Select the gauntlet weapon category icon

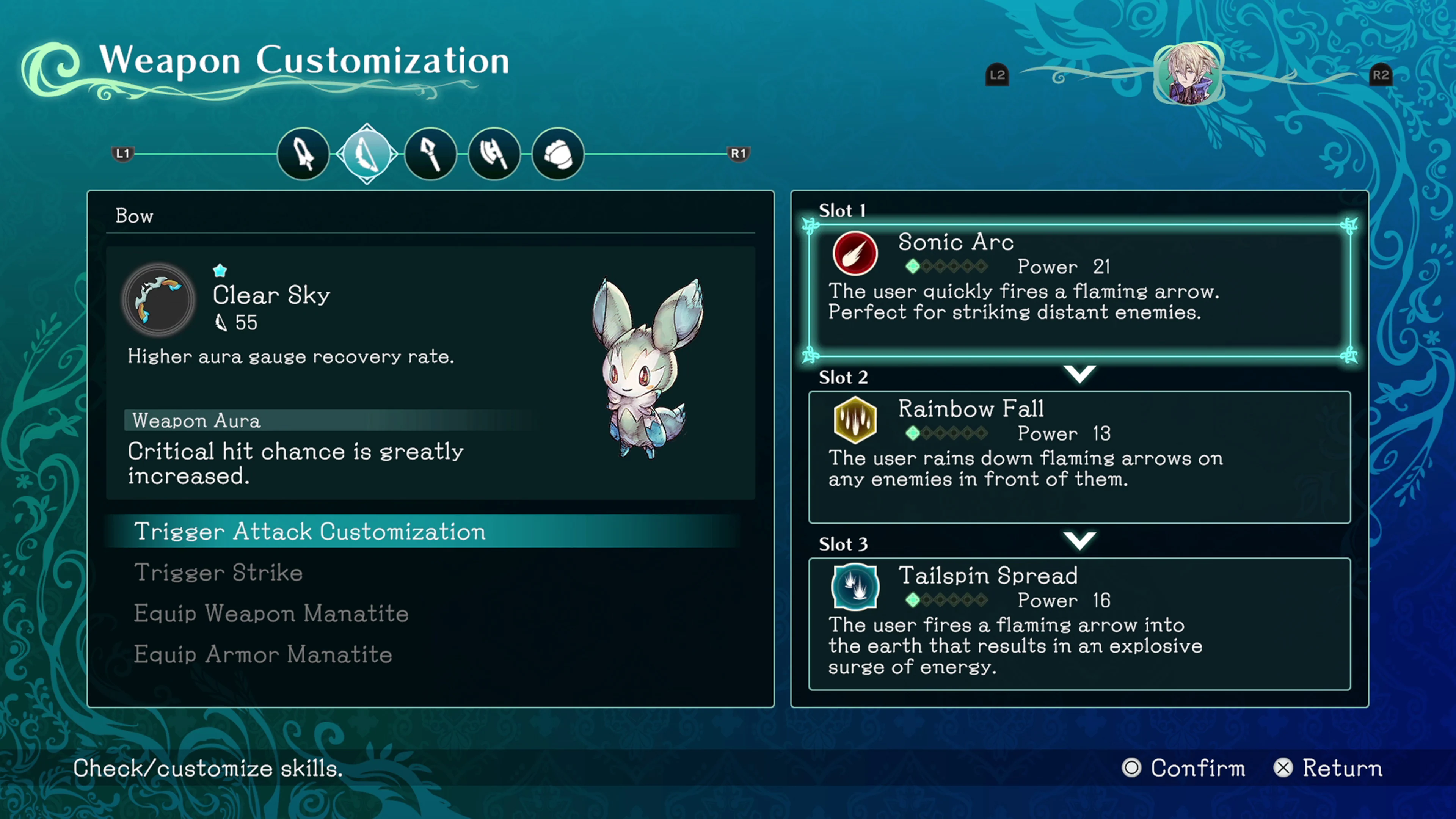coord(557,153)
